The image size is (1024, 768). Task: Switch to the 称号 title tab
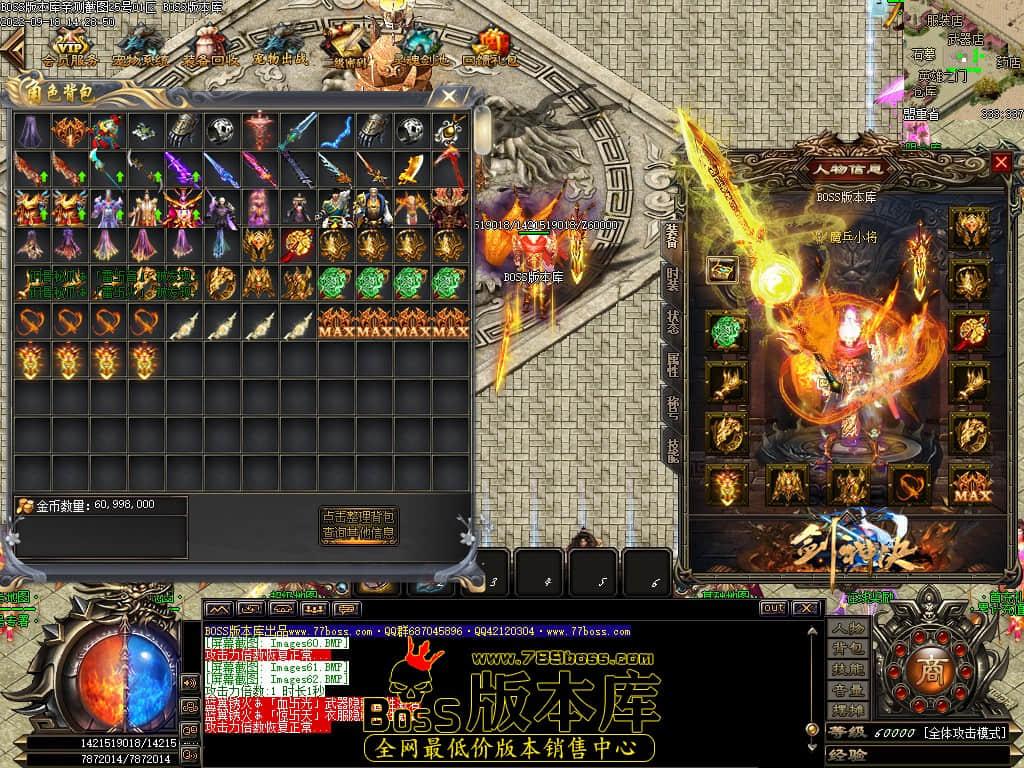pos(672,406)
